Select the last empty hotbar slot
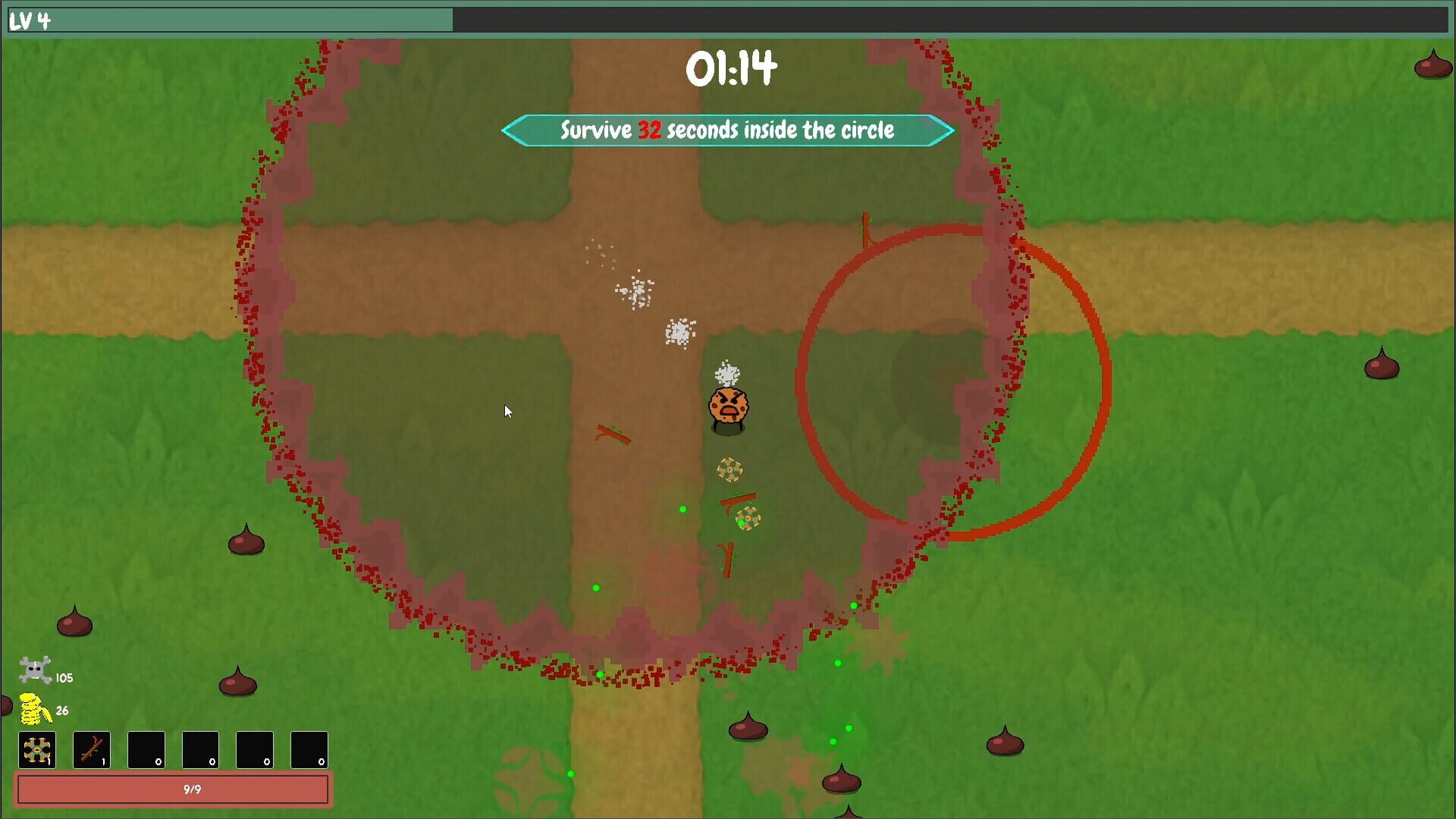The height and width of the screenshot is (819, 1456). pyautogui.click(x=309, y=749)
